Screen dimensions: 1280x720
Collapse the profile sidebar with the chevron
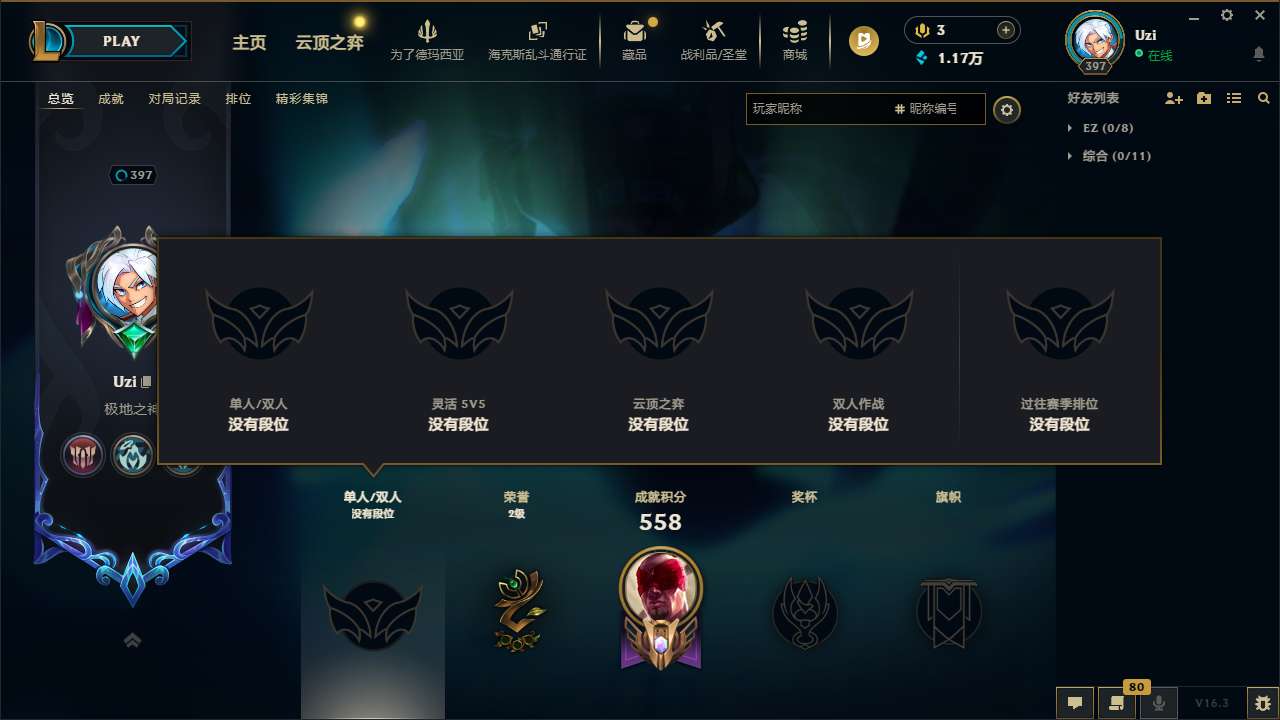coord(132,640)
